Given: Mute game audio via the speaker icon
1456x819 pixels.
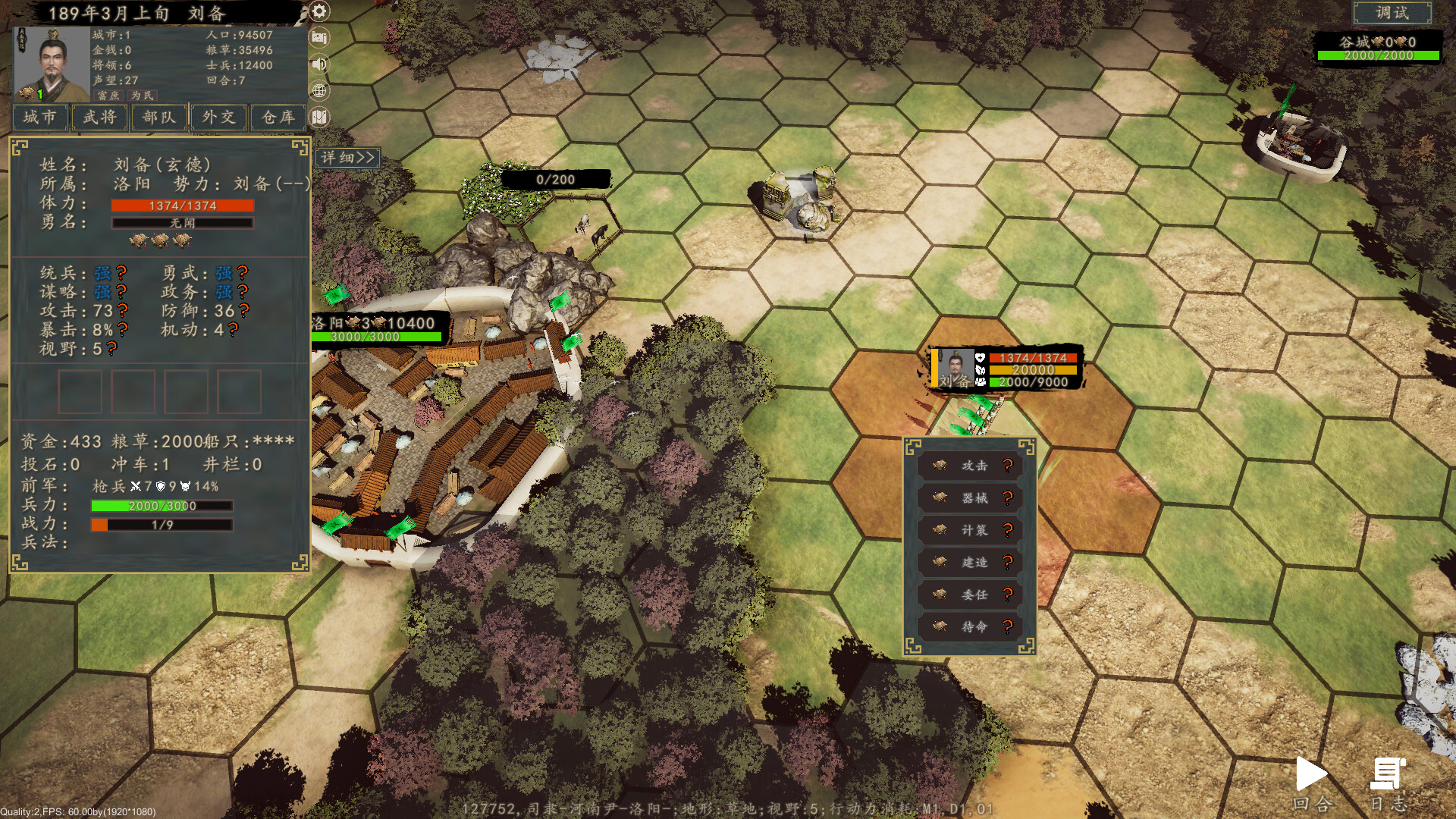Looking at the screenshot, I should point(318,64).
